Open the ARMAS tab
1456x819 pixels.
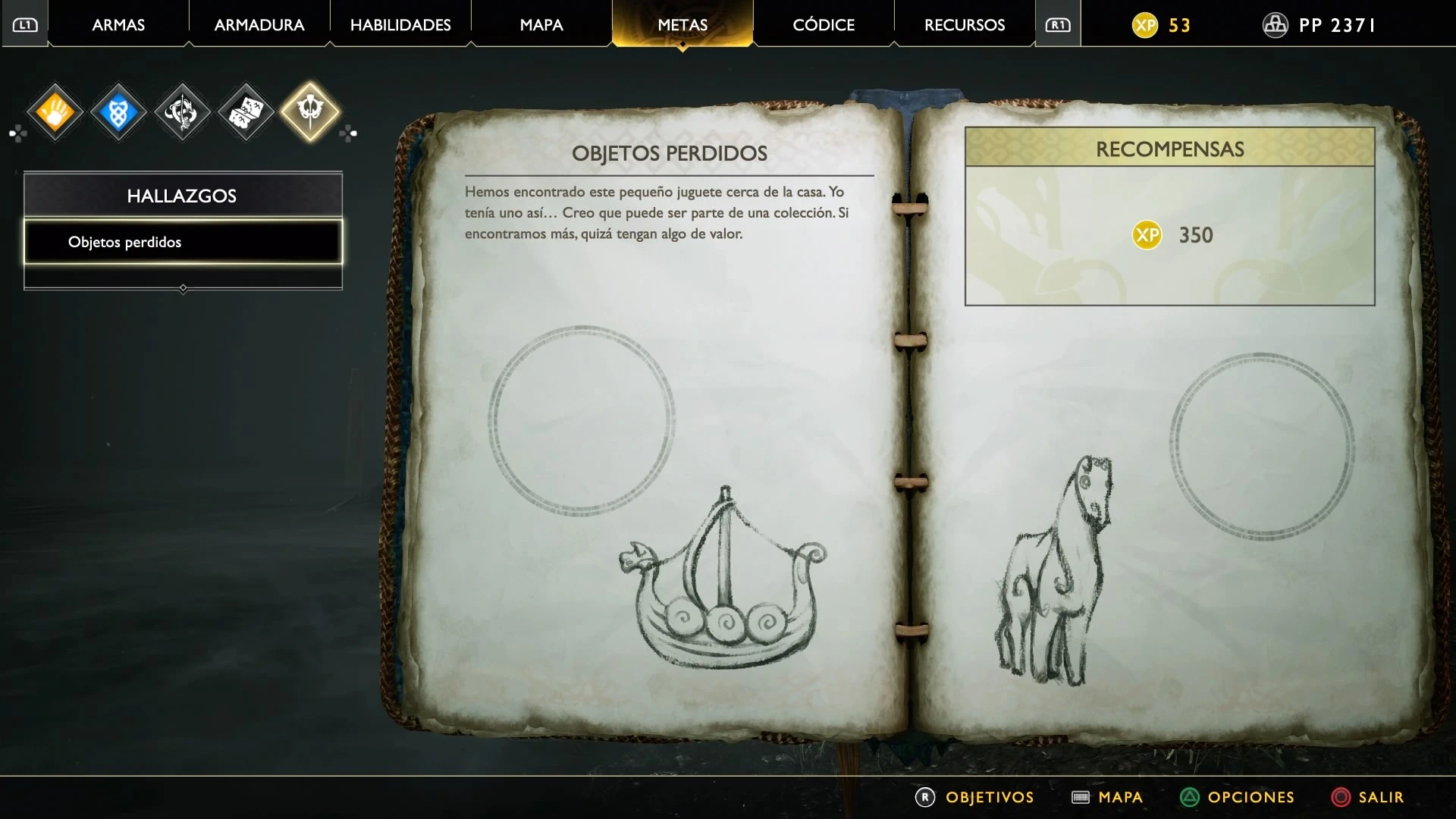point(118,25)
